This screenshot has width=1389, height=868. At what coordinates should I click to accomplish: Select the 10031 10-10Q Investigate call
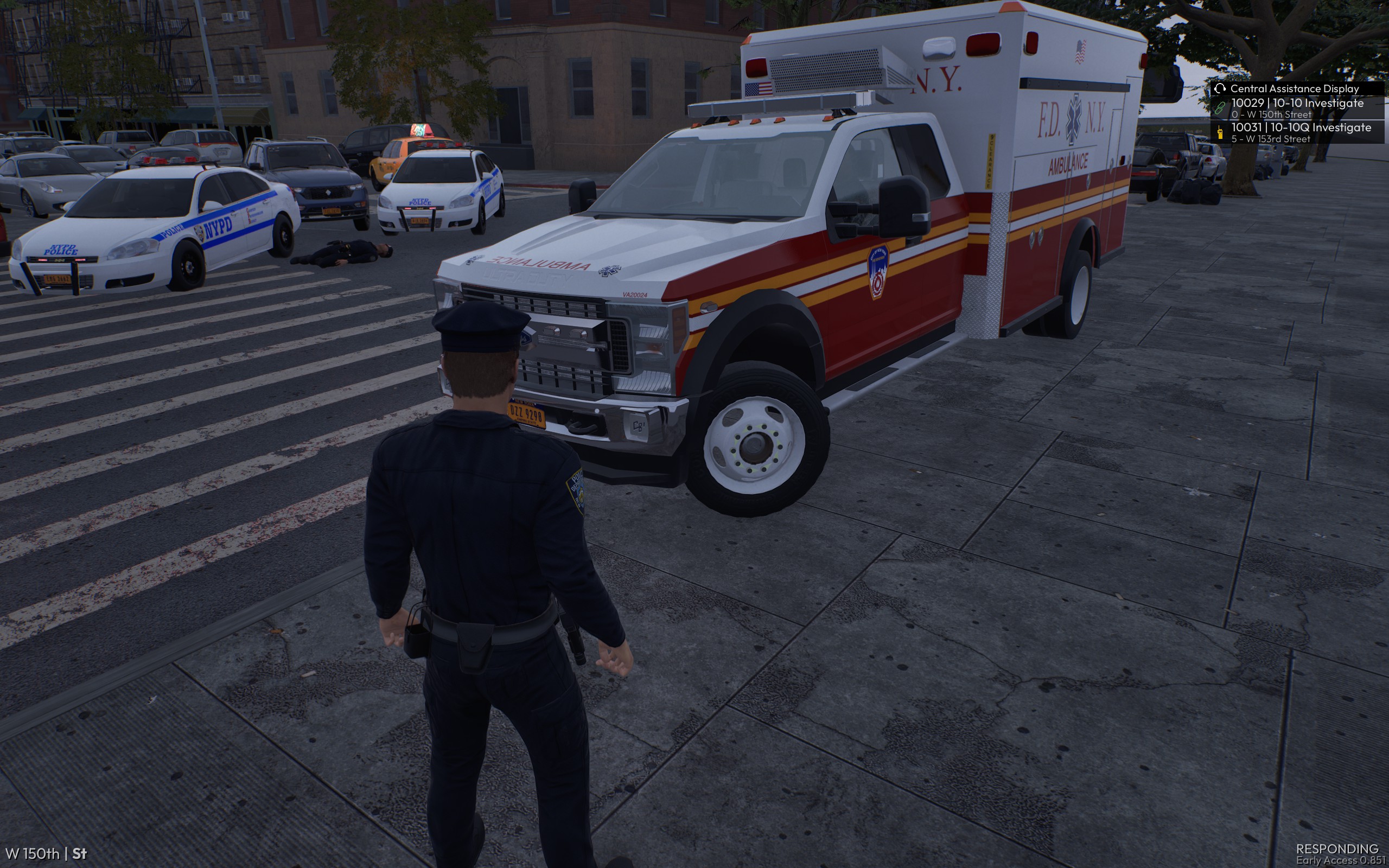click(x=1300, y=132)
